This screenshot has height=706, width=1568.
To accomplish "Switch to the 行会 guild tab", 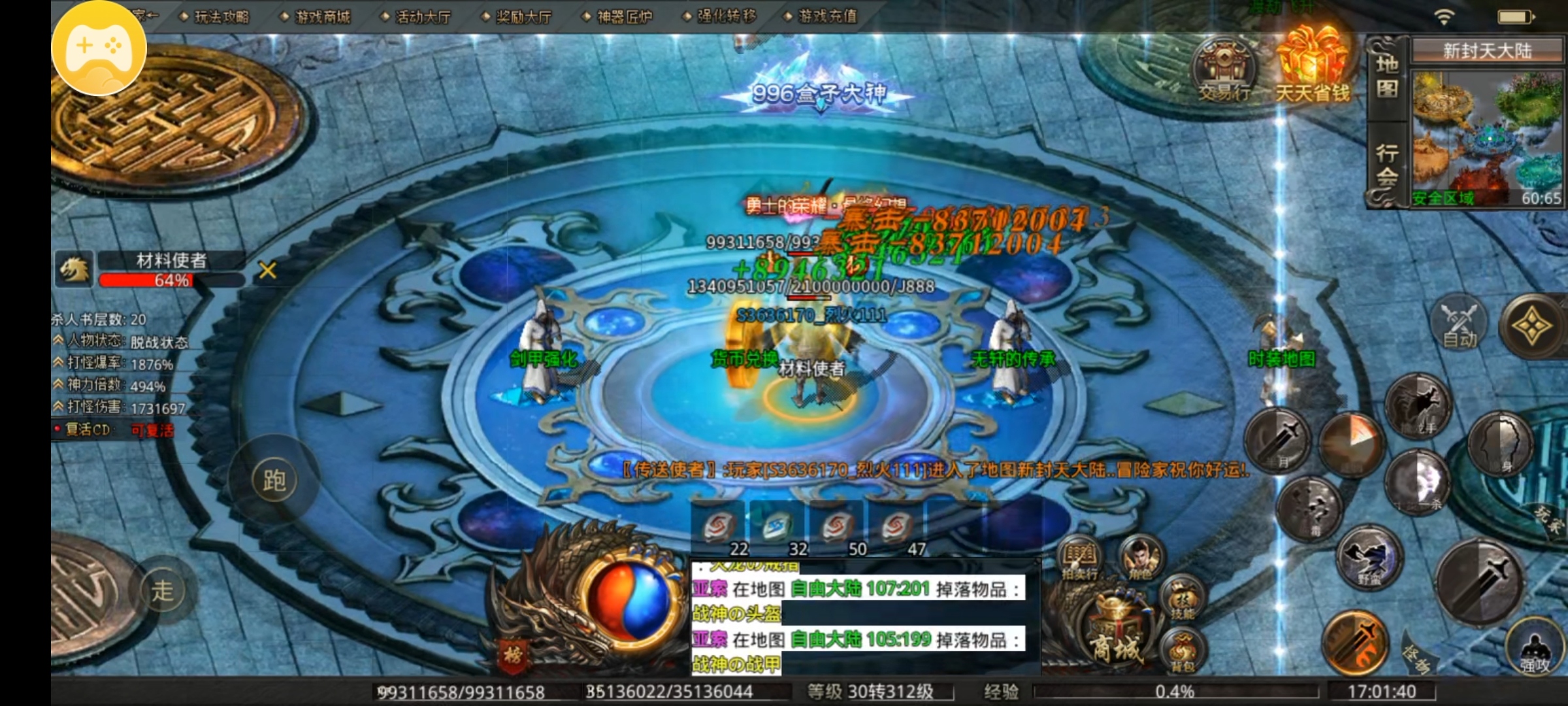I will pyautogui.click(x=1387, y=165).
